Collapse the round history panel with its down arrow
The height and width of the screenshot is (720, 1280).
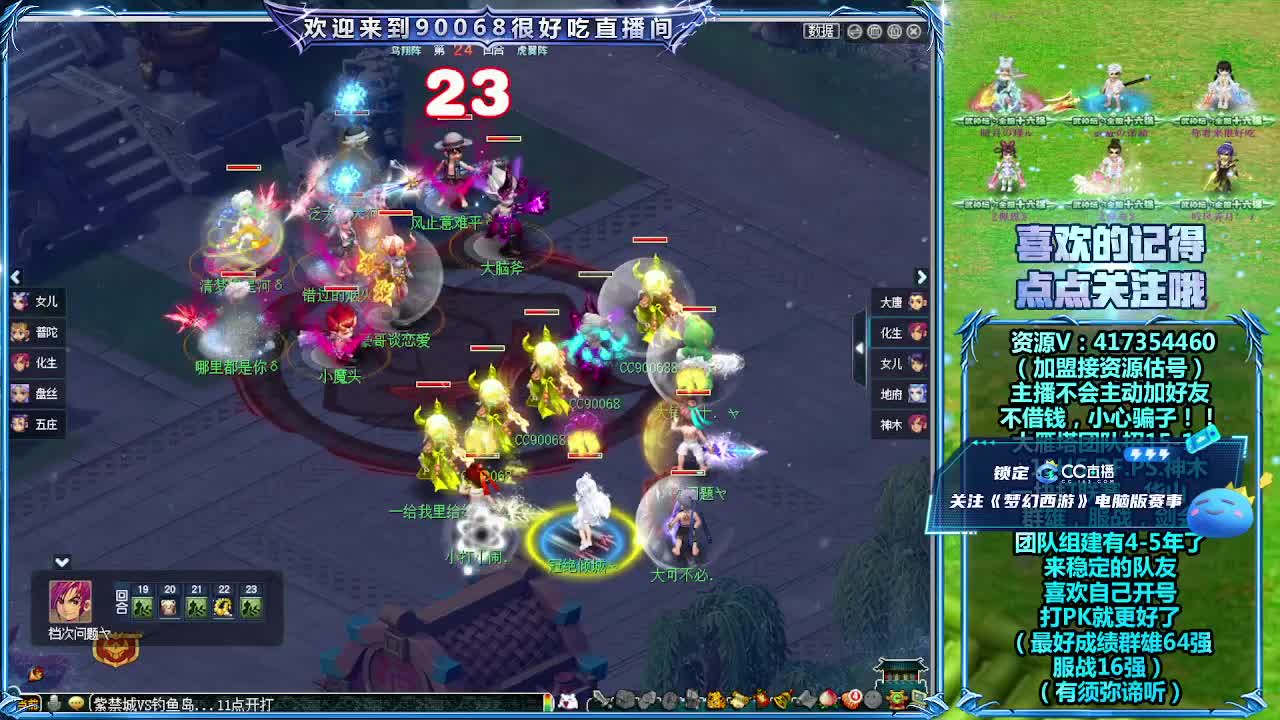[x=62, y=563]
